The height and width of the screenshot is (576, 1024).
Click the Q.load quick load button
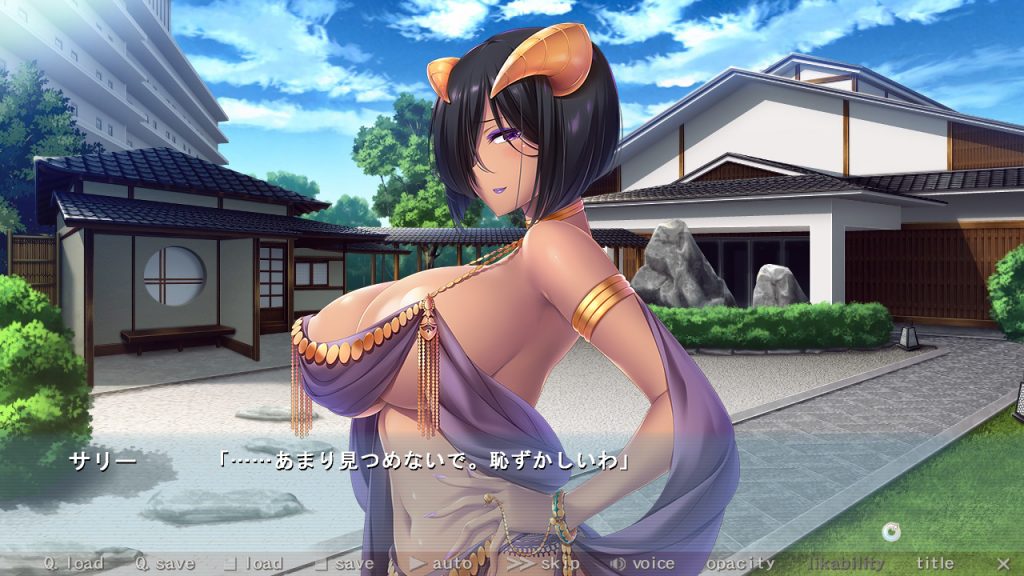point(72,564)
